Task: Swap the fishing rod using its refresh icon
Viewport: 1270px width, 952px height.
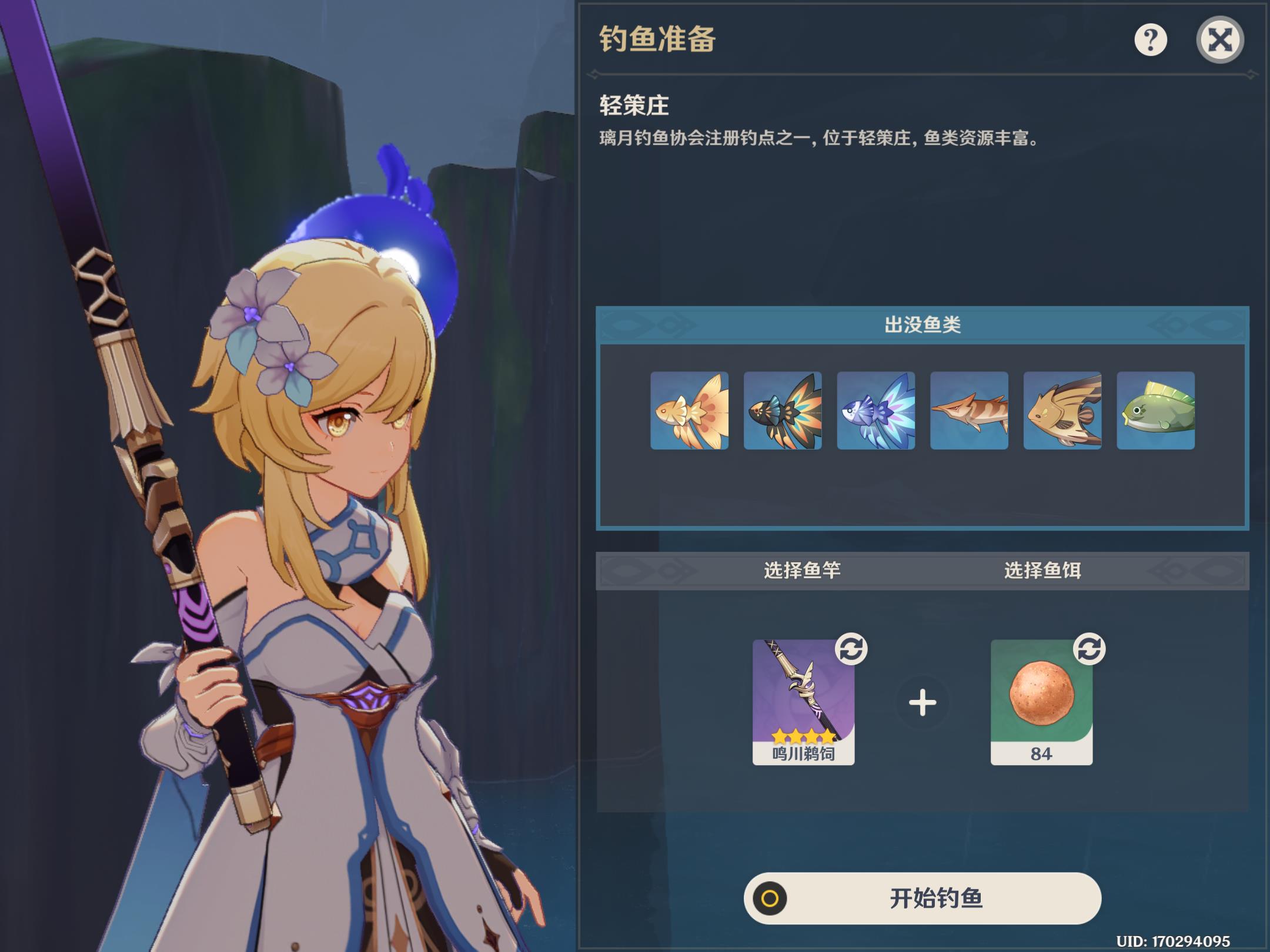Action: pos(851,649)
